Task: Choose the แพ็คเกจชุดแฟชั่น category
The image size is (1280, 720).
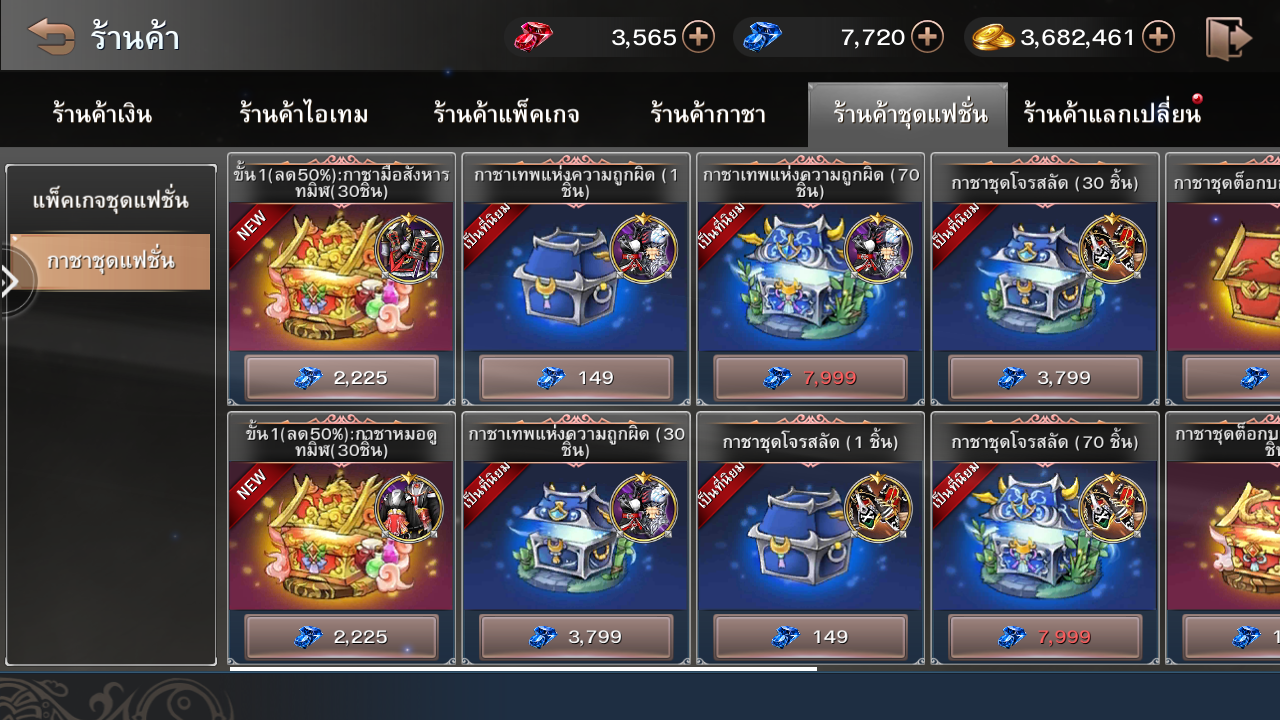Action: [110, 201]
